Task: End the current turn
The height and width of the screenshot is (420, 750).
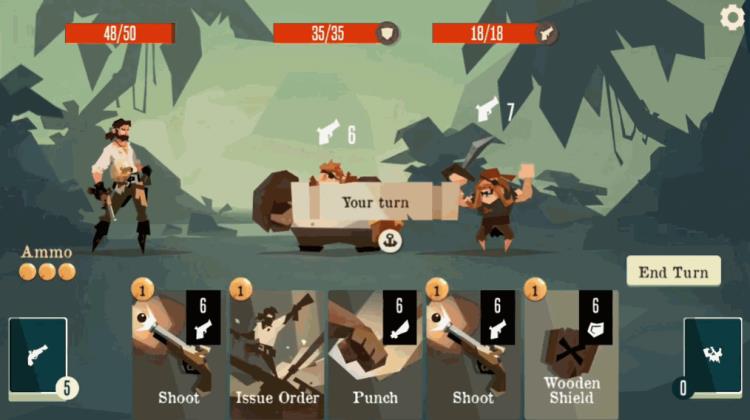Action: [673, 272]
